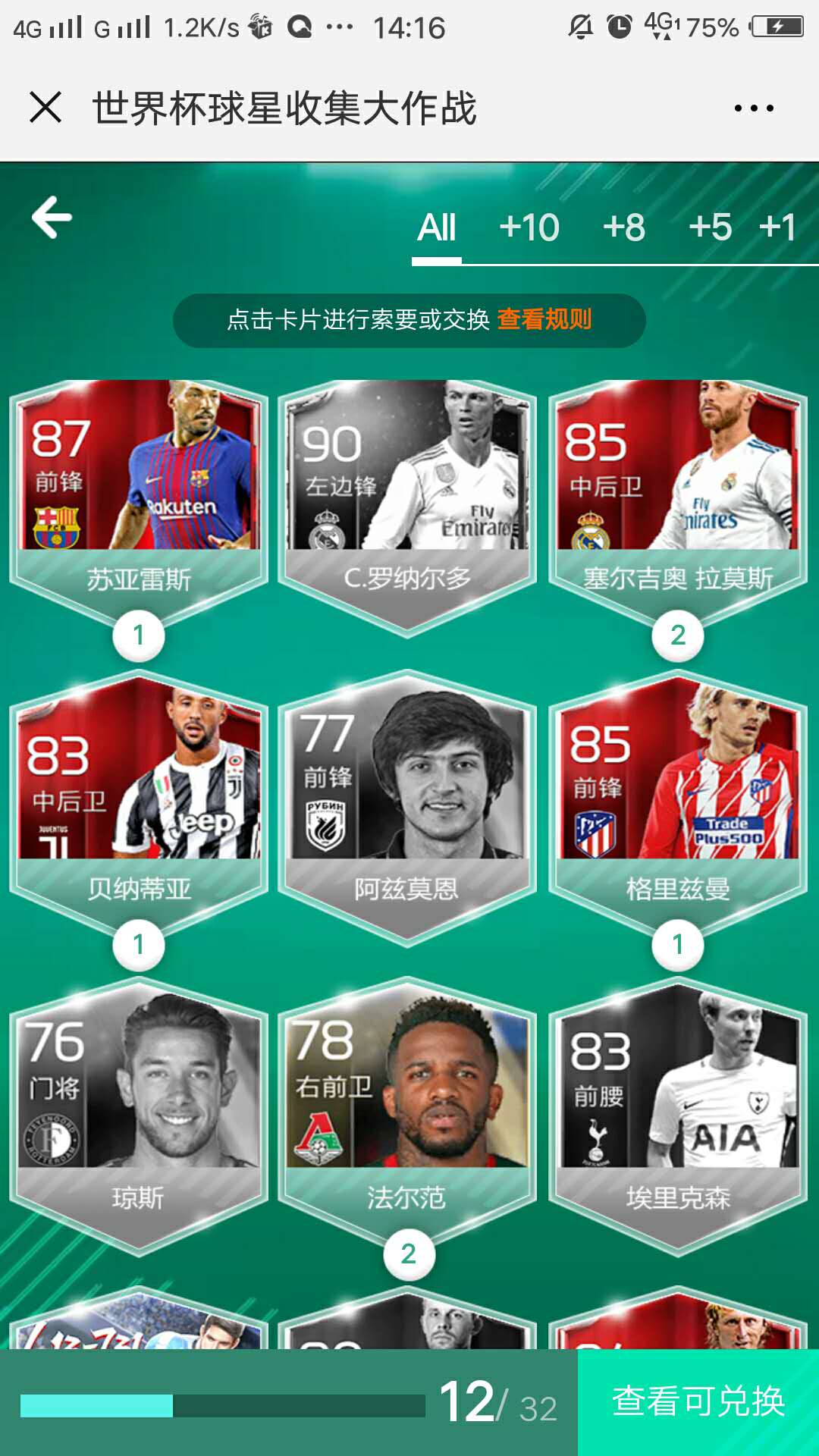Pick the 埃里克森 83 card
The width and height of the screenshot is (819, 1456).
click(x=677, y=1107)
